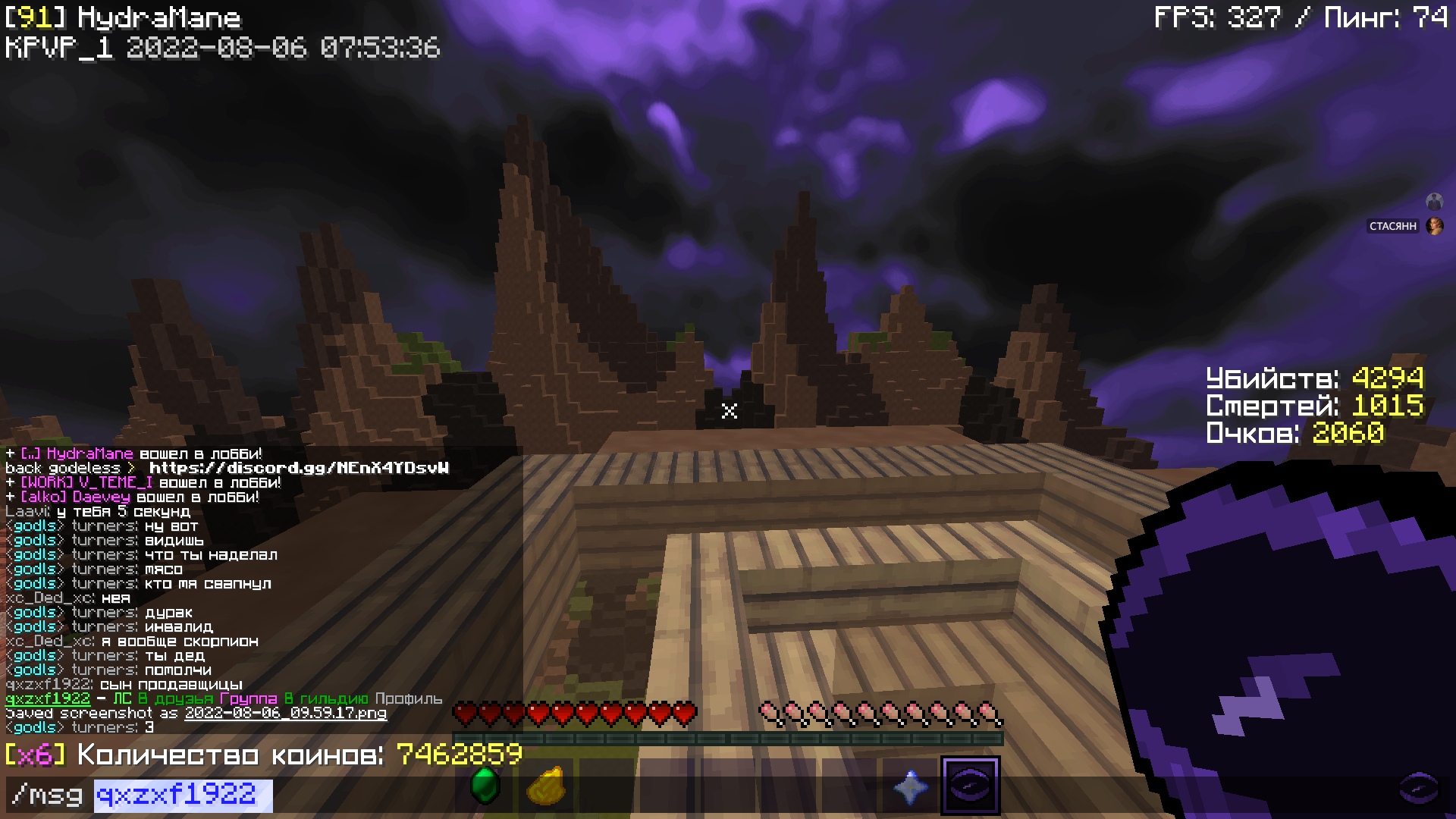Select the highlighted purple eye hotbar slot

tap(970, 786)
